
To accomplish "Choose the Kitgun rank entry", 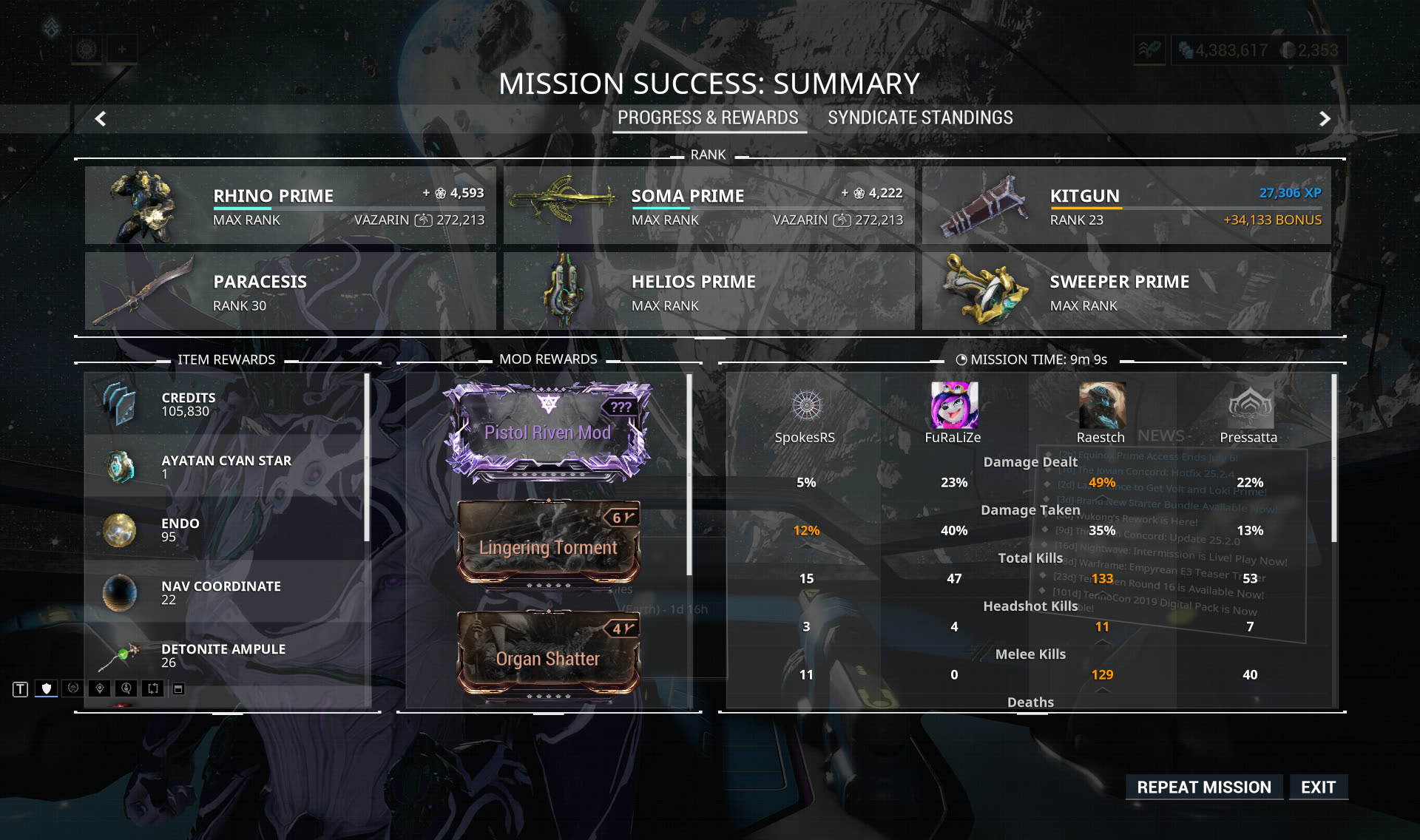I will (x=1126, y=206).
